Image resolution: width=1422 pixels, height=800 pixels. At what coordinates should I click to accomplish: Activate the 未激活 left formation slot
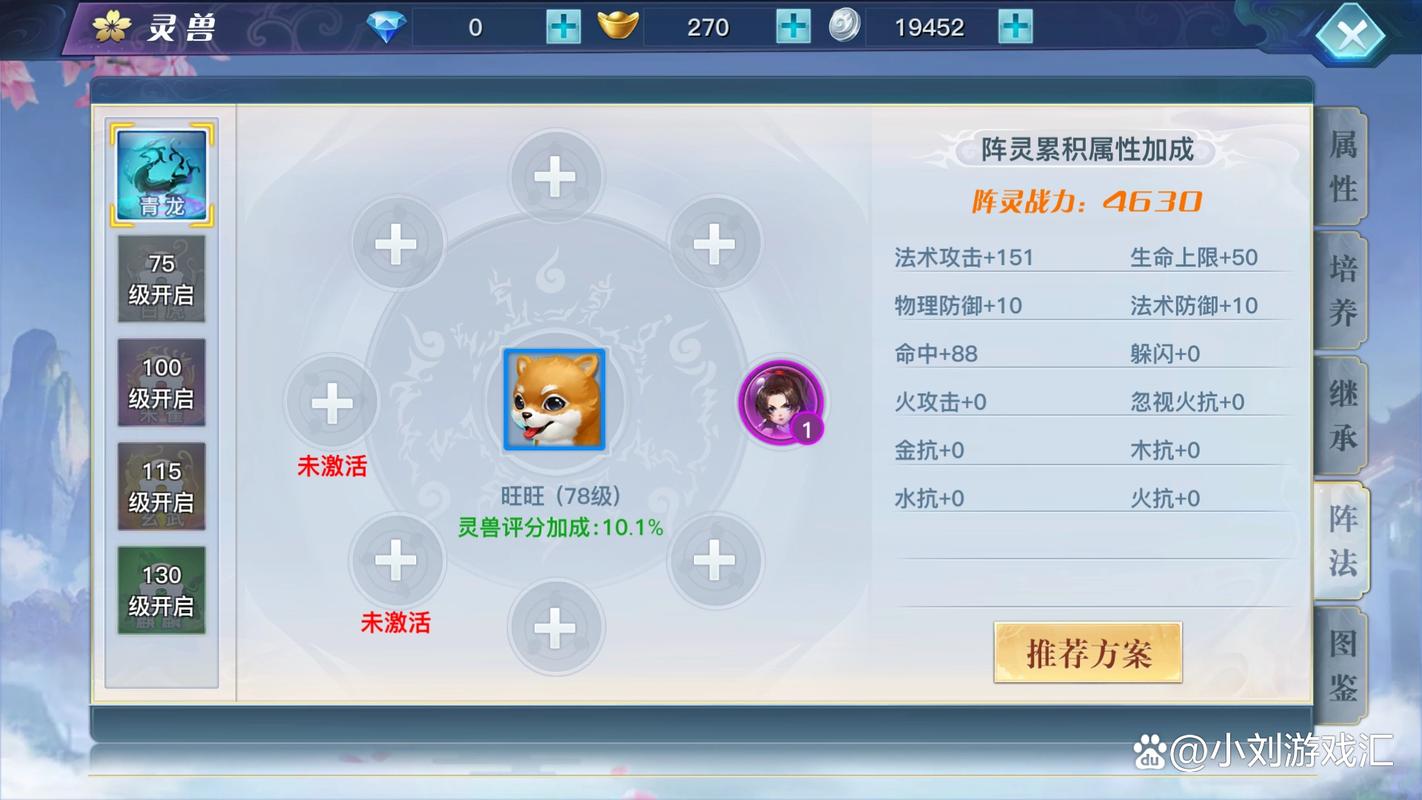(333, 403)
